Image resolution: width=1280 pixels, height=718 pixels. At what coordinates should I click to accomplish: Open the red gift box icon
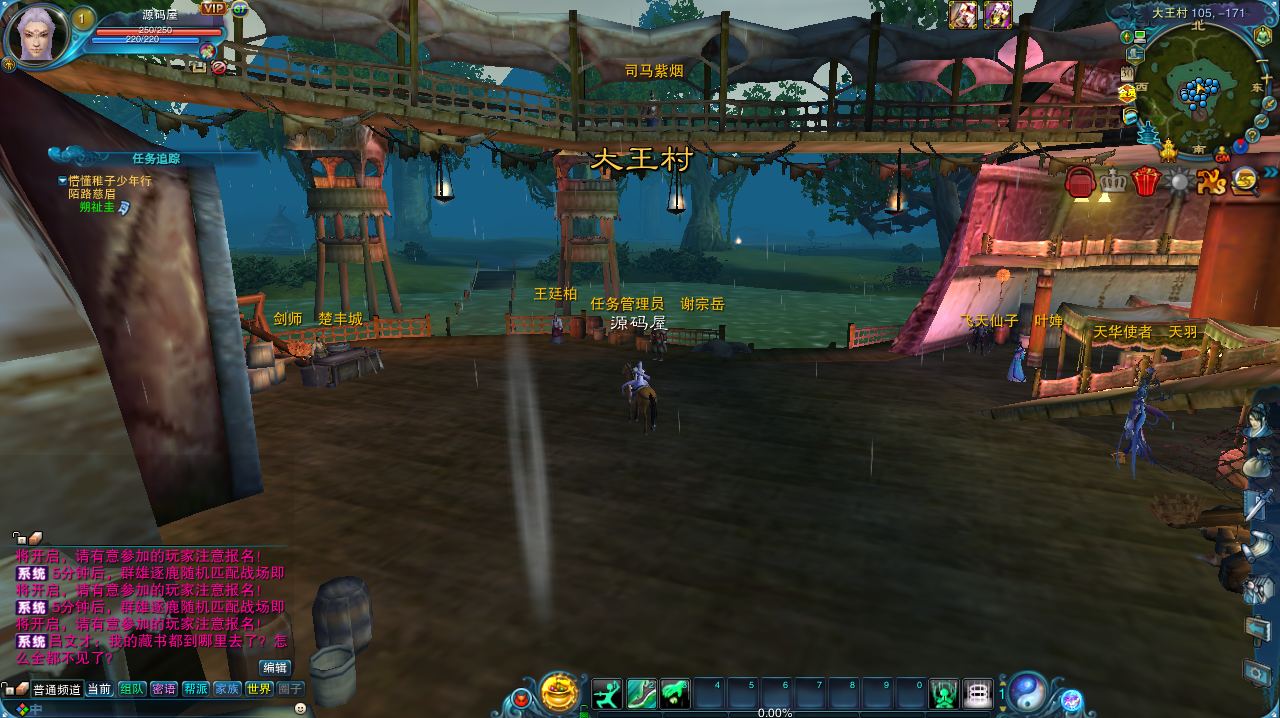click(x=1144, y=181)
